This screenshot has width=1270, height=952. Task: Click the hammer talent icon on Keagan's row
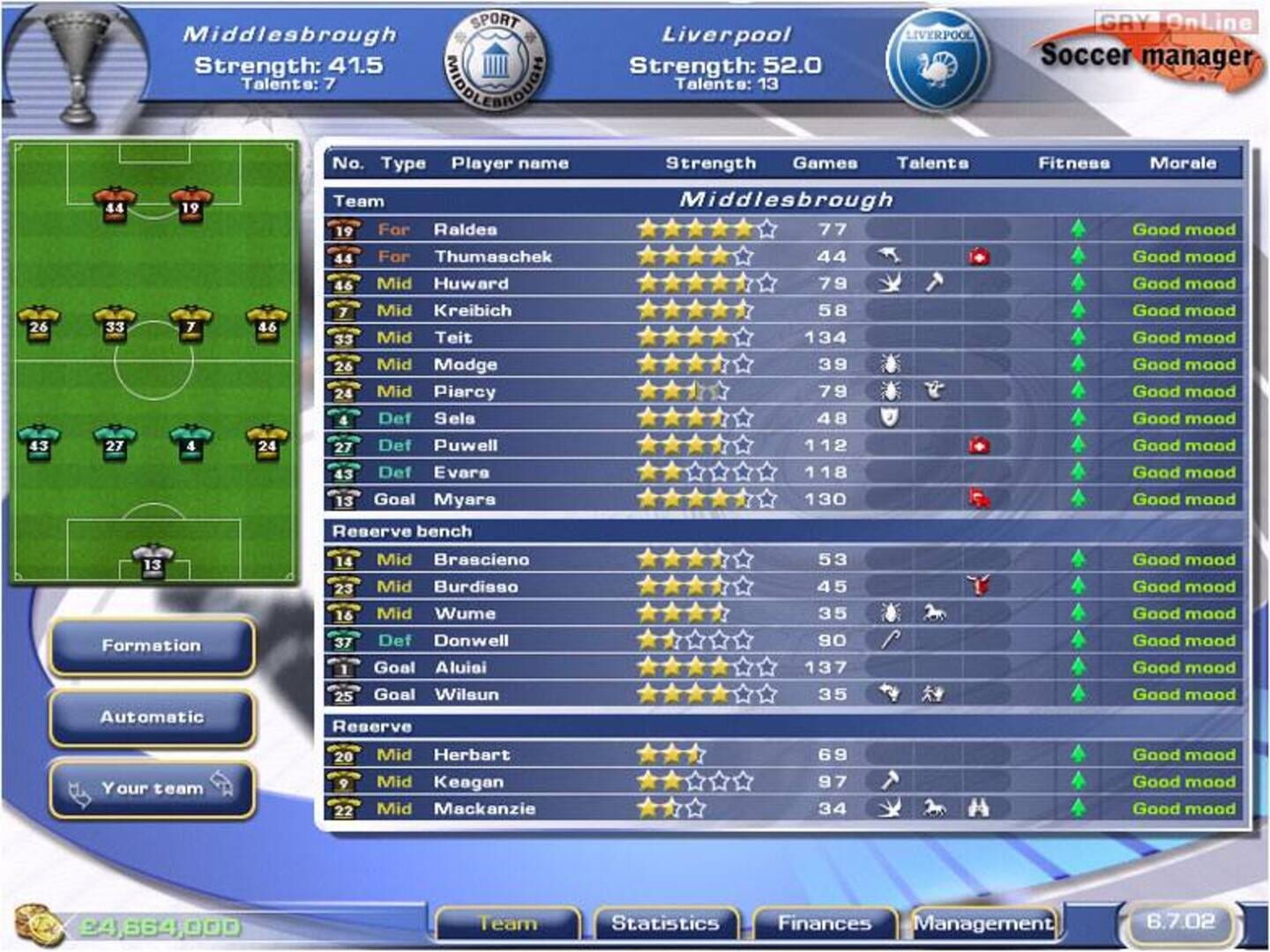coord(891,781)
